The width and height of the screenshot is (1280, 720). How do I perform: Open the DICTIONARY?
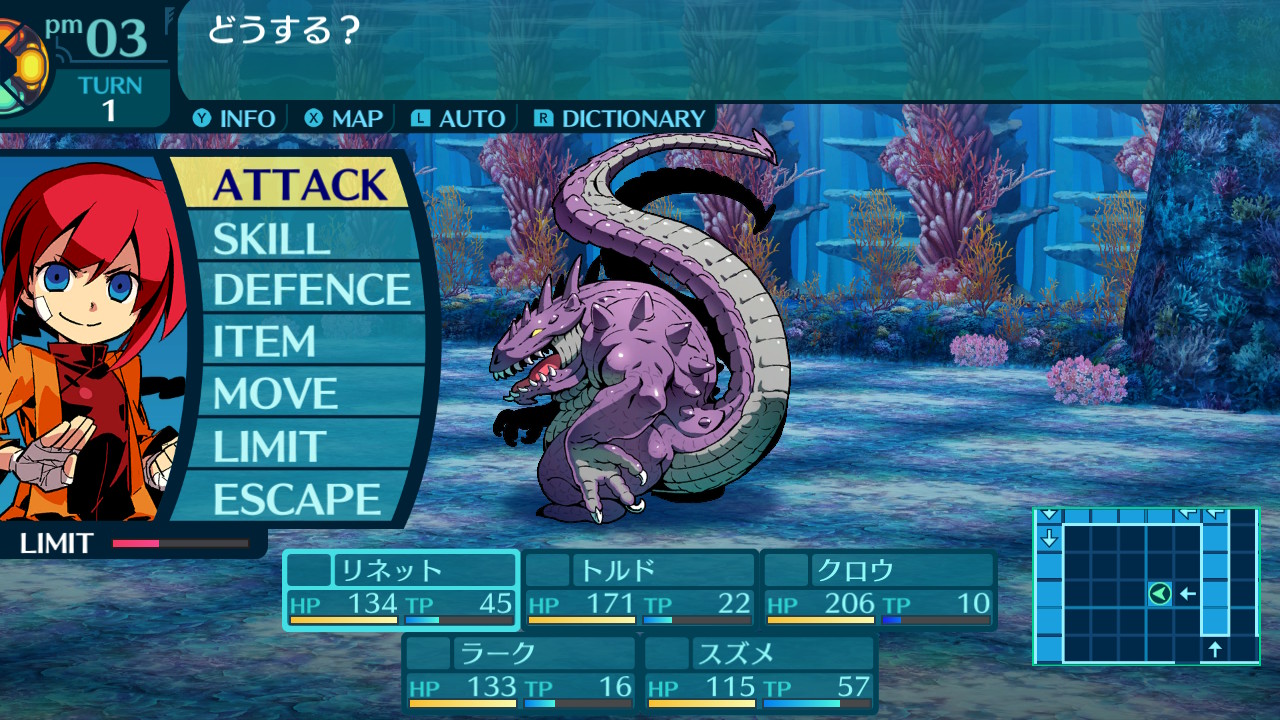click(x=621, y=119)
